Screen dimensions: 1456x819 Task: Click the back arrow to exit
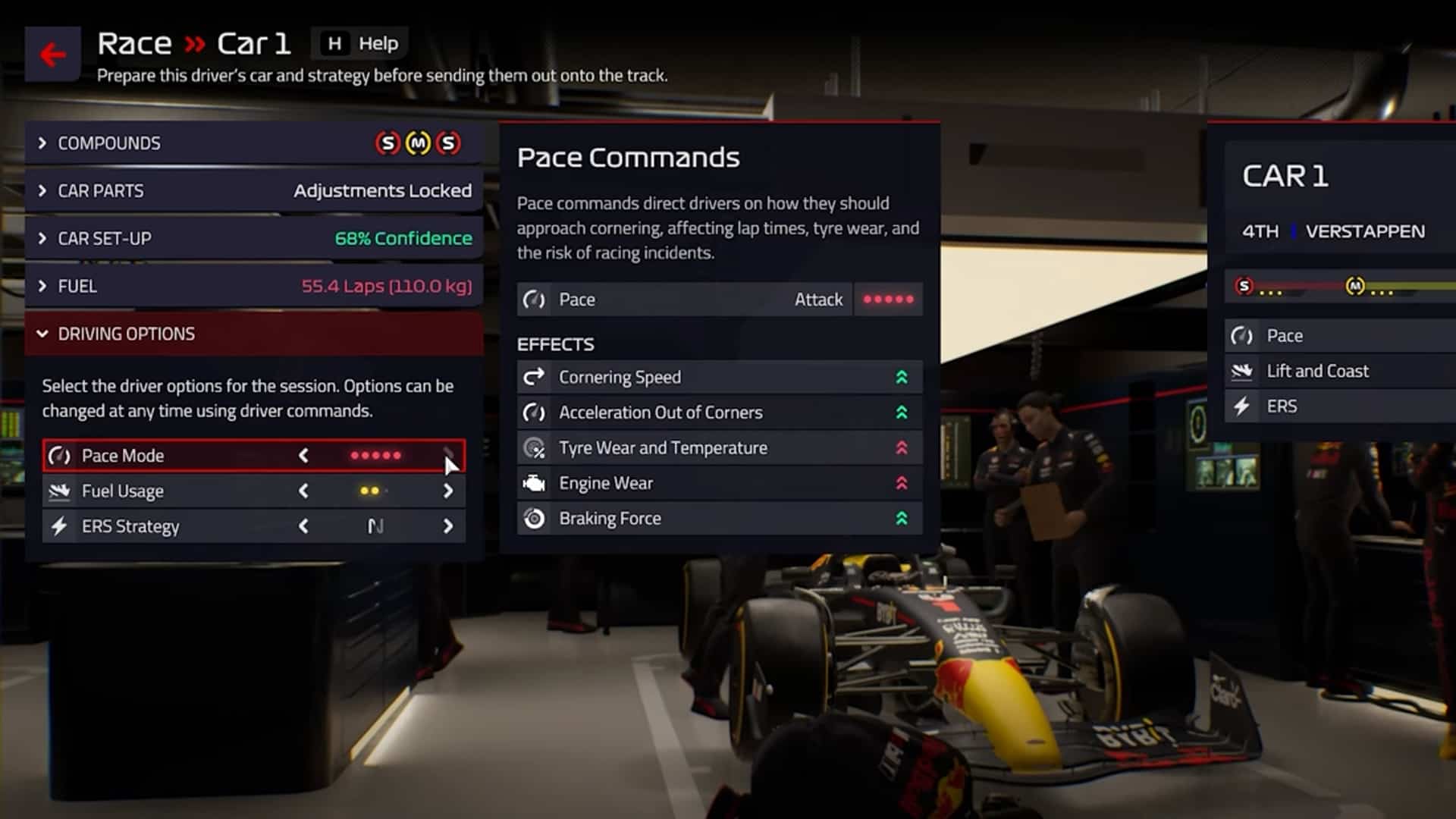click(52, 53)
